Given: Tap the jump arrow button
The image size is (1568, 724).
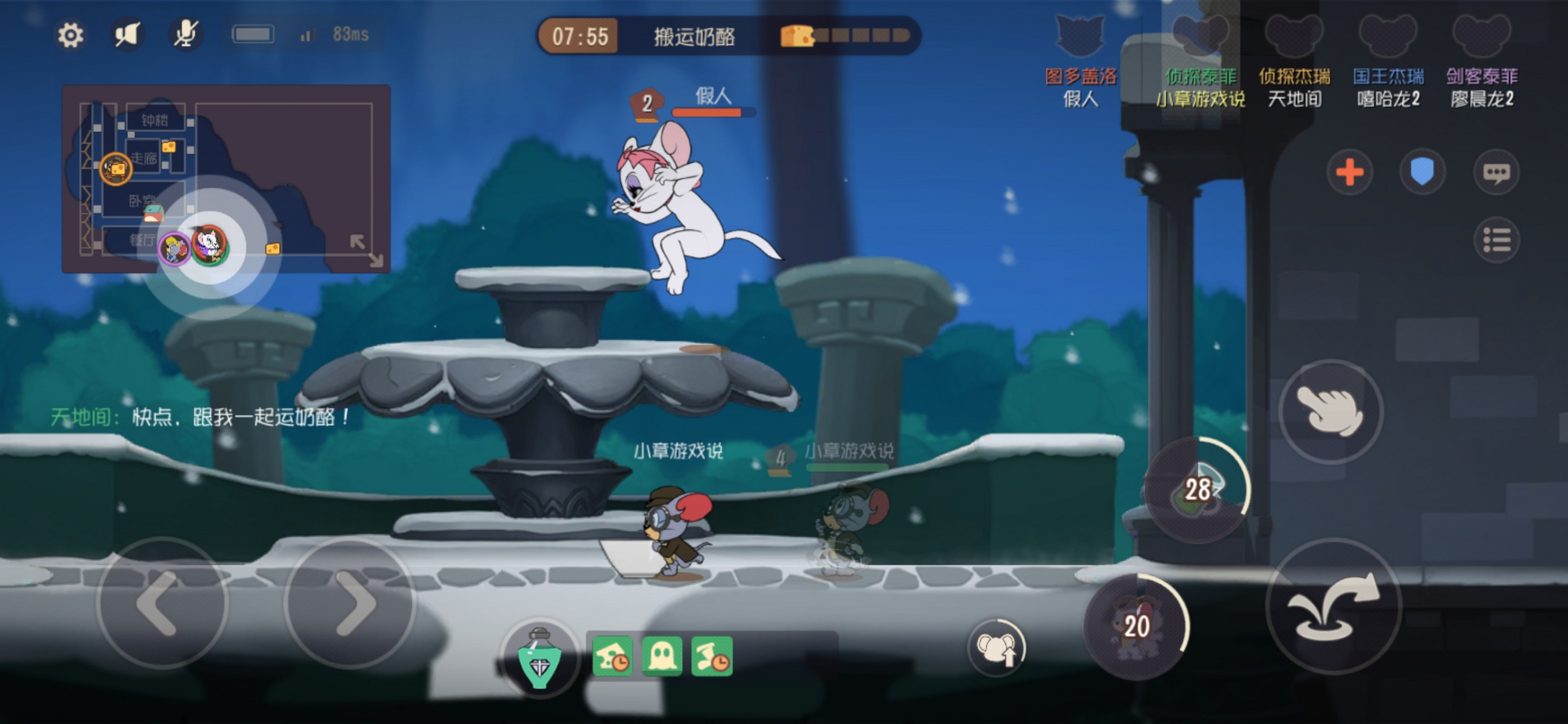Looking at the screenshot, I should coord(1333,606).
